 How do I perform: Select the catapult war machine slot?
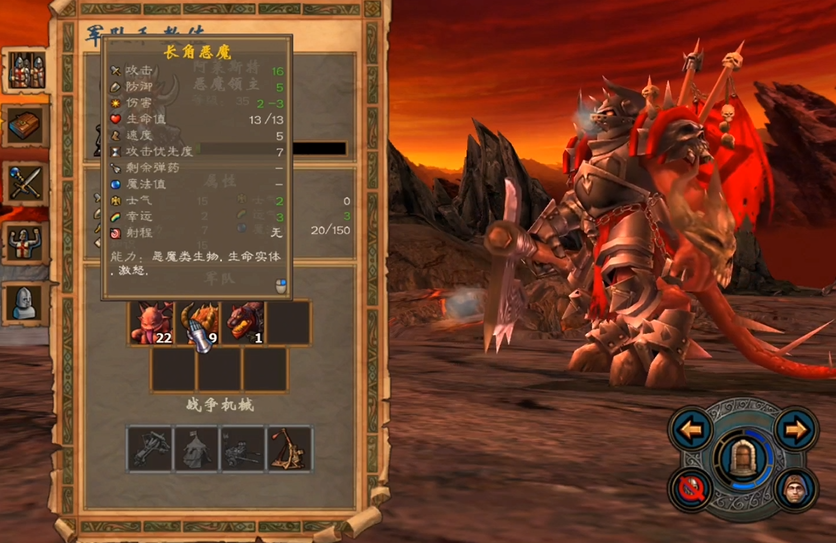290,449
